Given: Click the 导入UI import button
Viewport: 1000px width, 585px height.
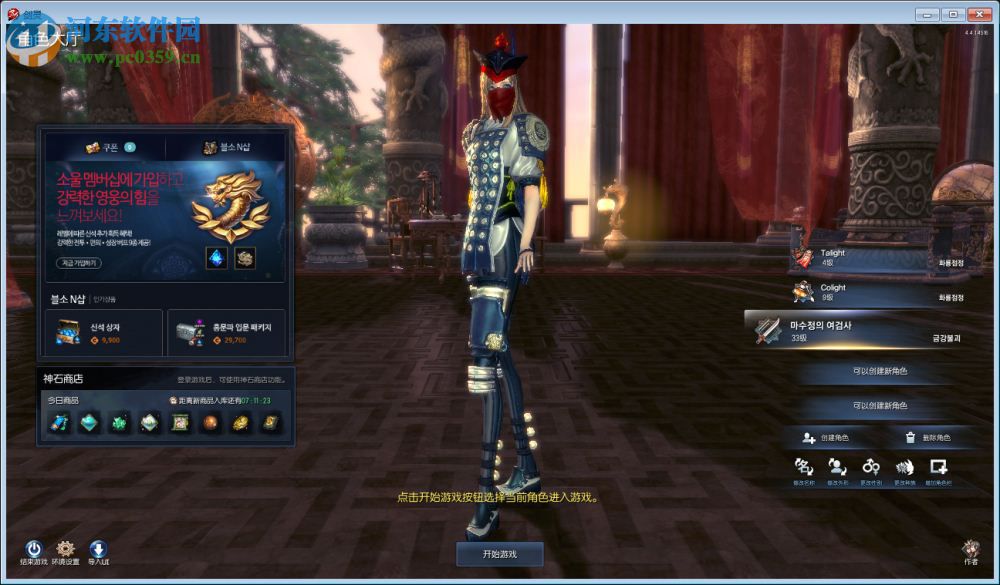Looking at the screenshot, I should [x=98, y=551].
